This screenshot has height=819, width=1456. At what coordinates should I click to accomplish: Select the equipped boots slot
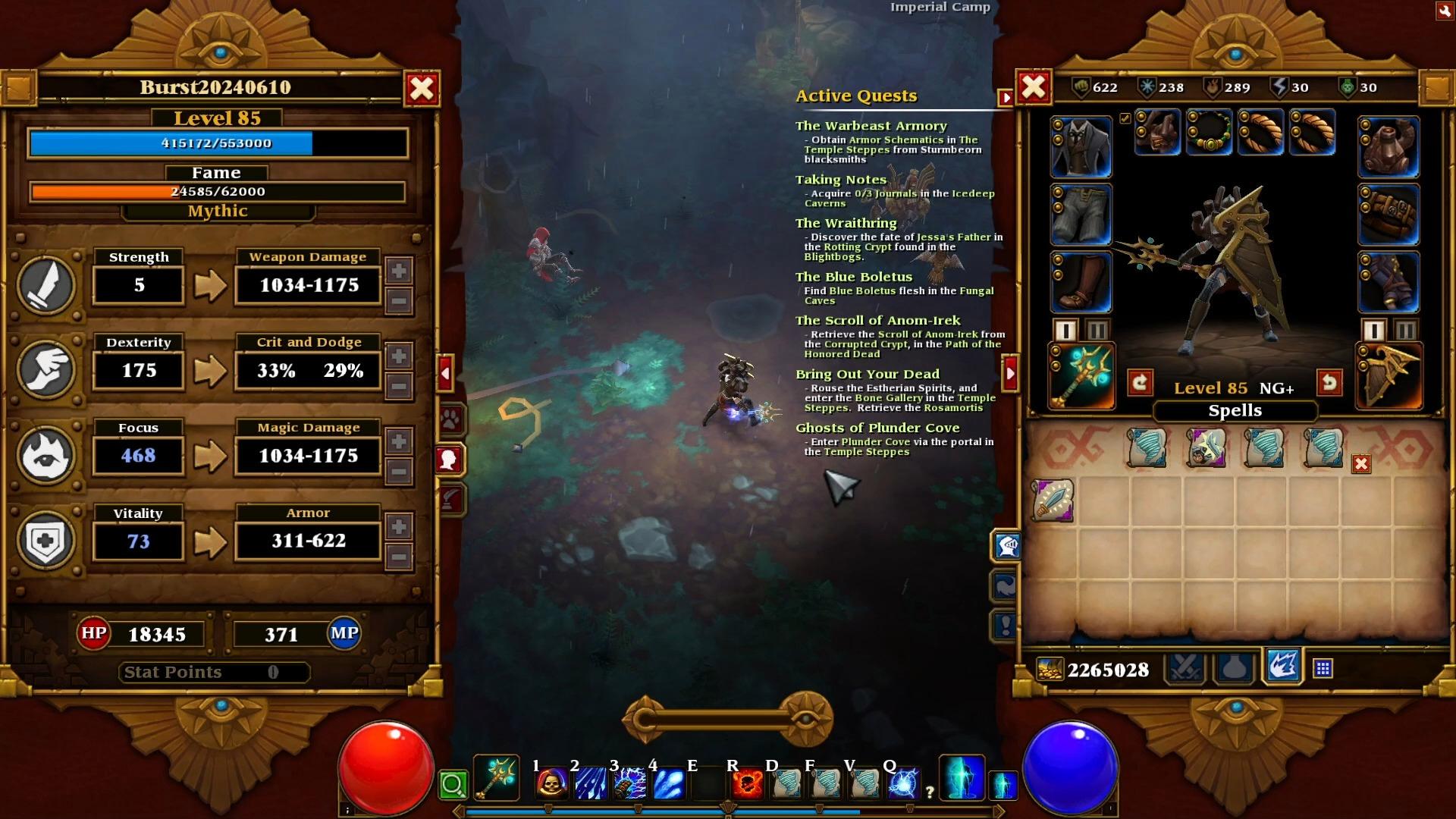[1081, 282]
